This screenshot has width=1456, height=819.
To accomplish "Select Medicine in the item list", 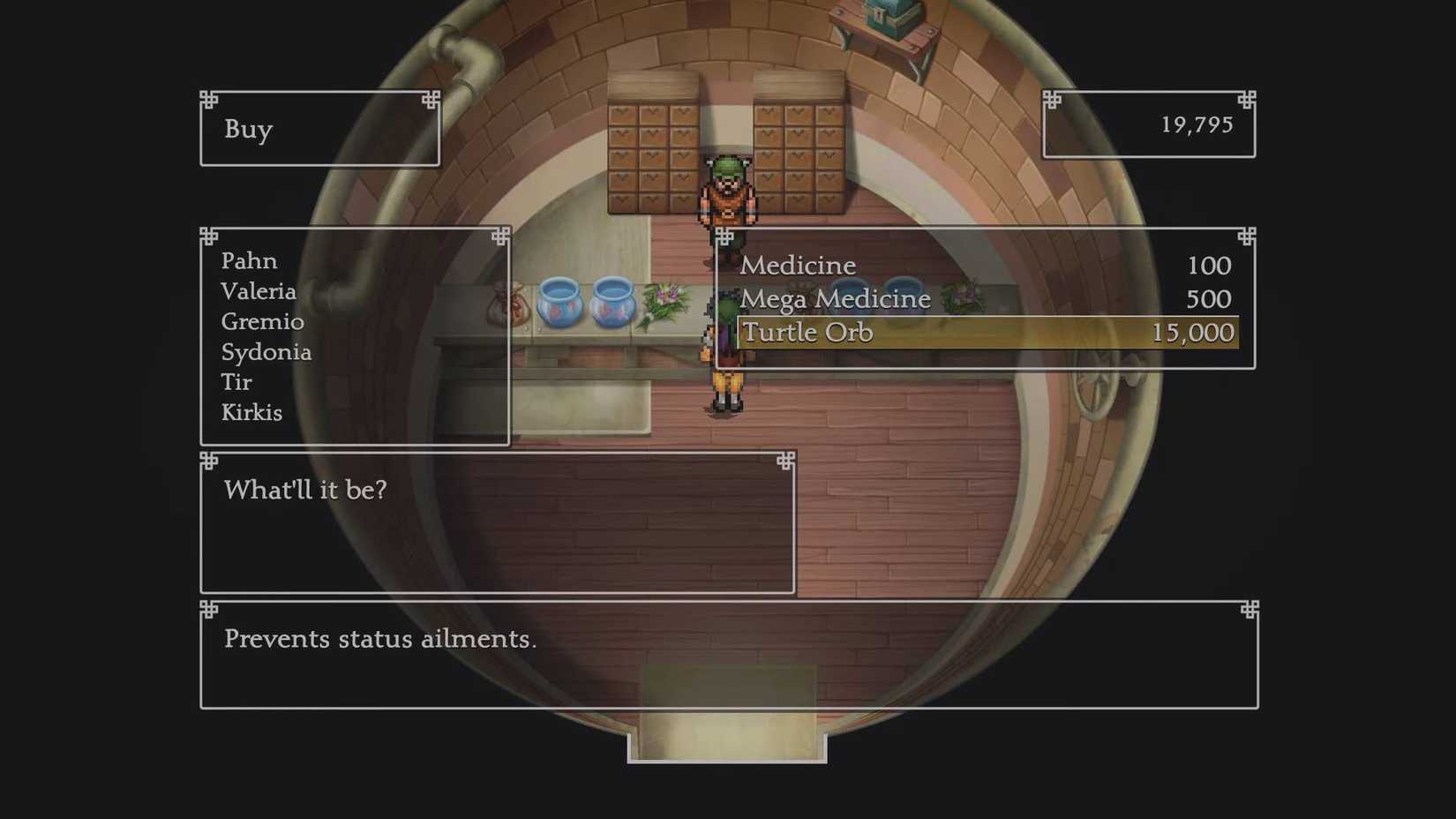I will pos(797,265).
